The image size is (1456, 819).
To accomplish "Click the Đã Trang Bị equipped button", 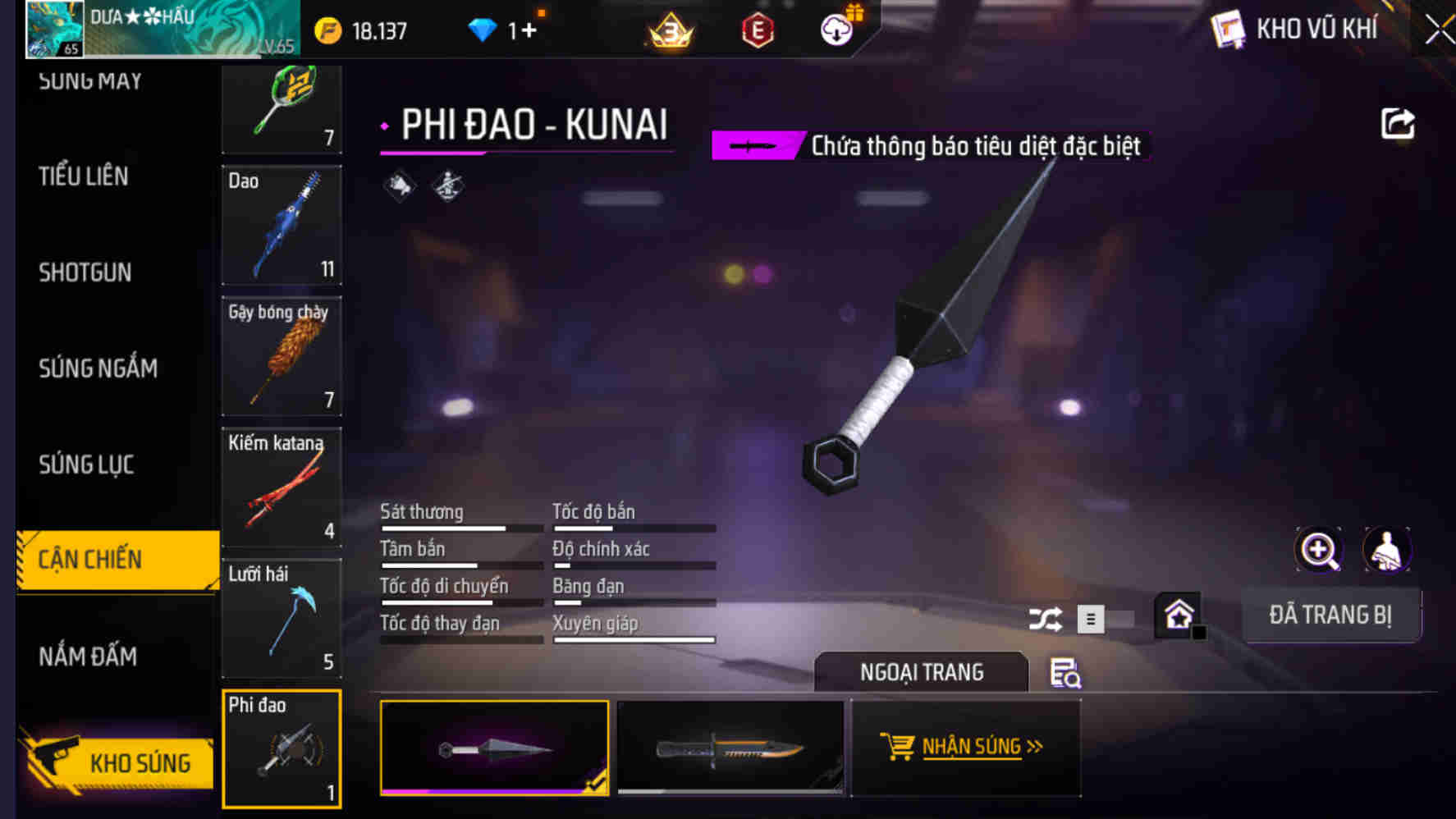I will [x=1331, y=615].
